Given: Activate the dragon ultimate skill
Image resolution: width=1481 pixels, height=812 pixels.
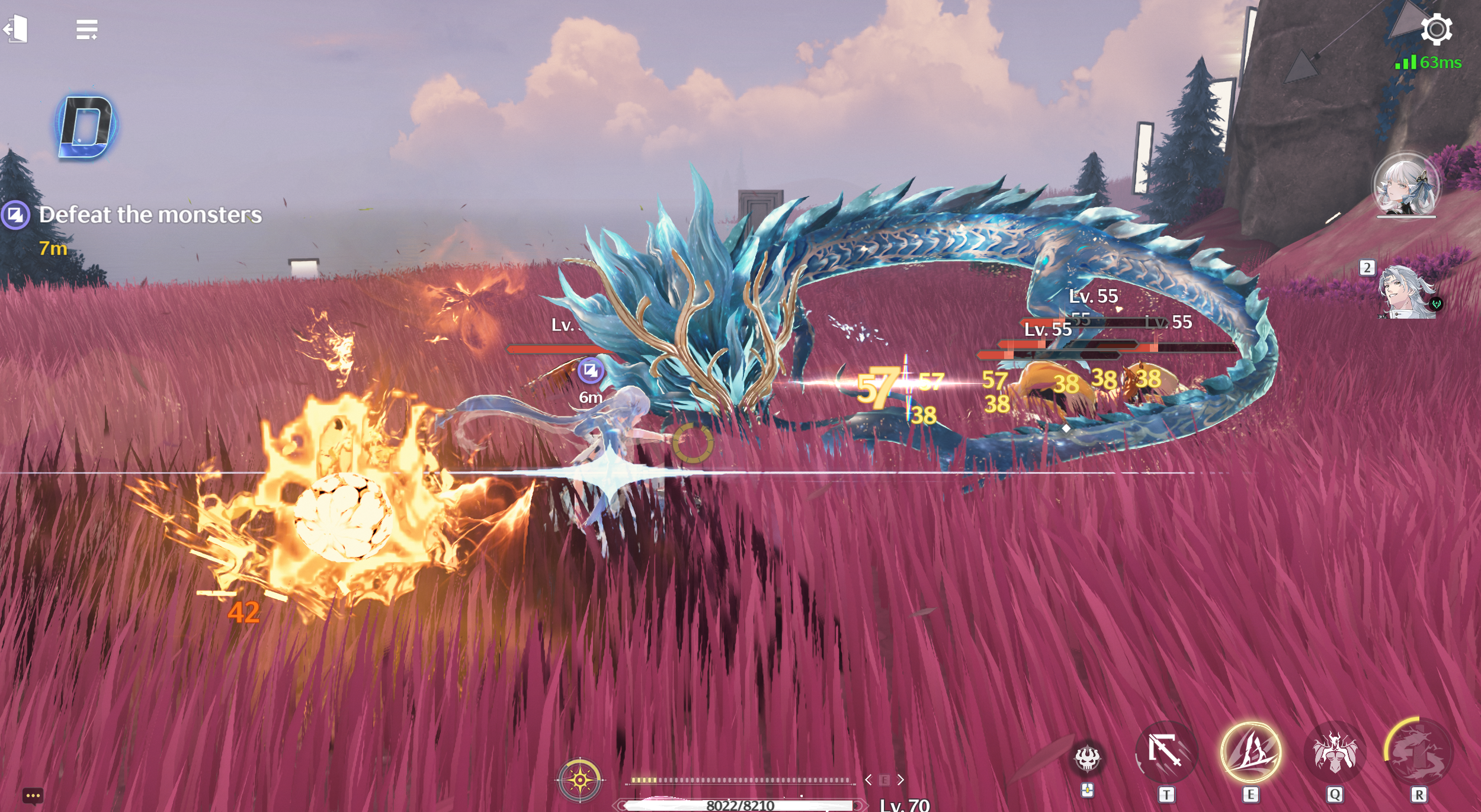Looking at the screenshot, I should pyautogui.click(x=1418, y=752).
